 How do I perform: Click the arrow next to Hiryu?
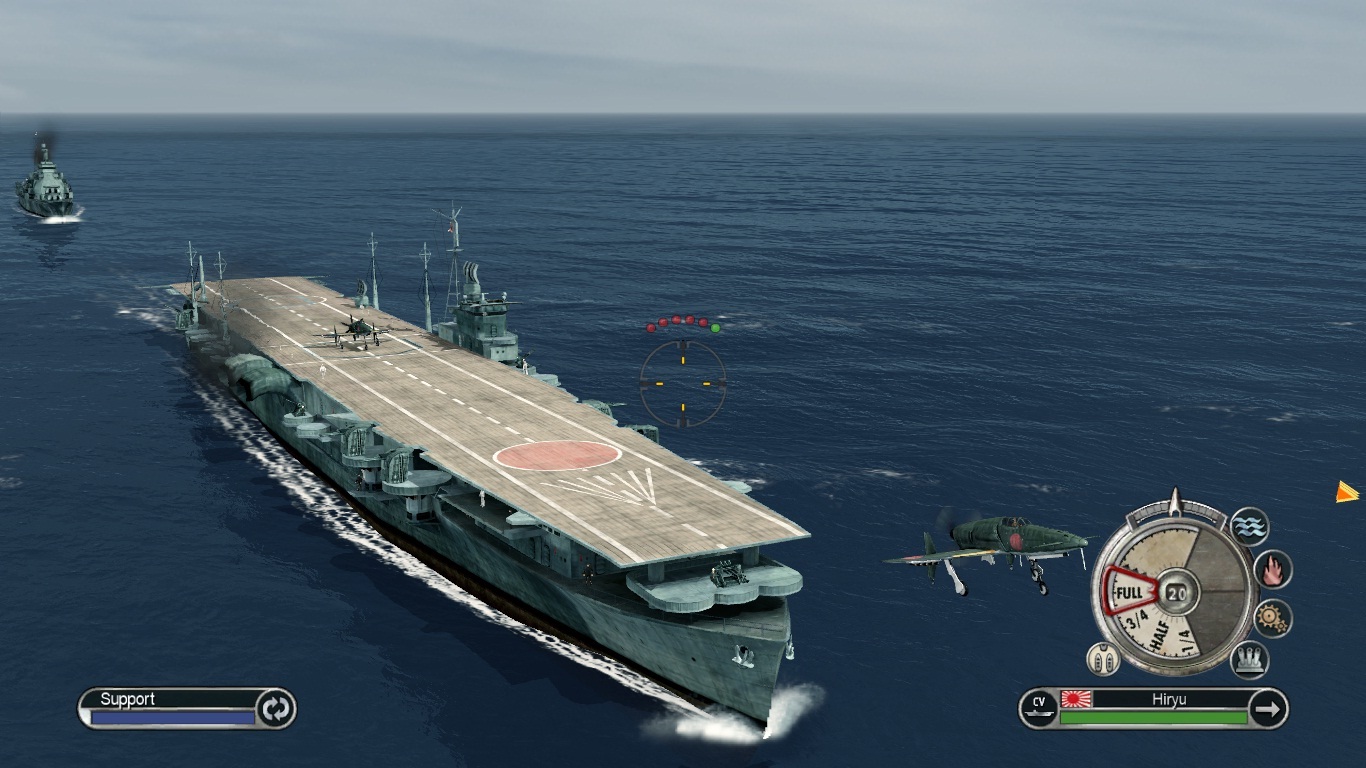pos(1268,709)
